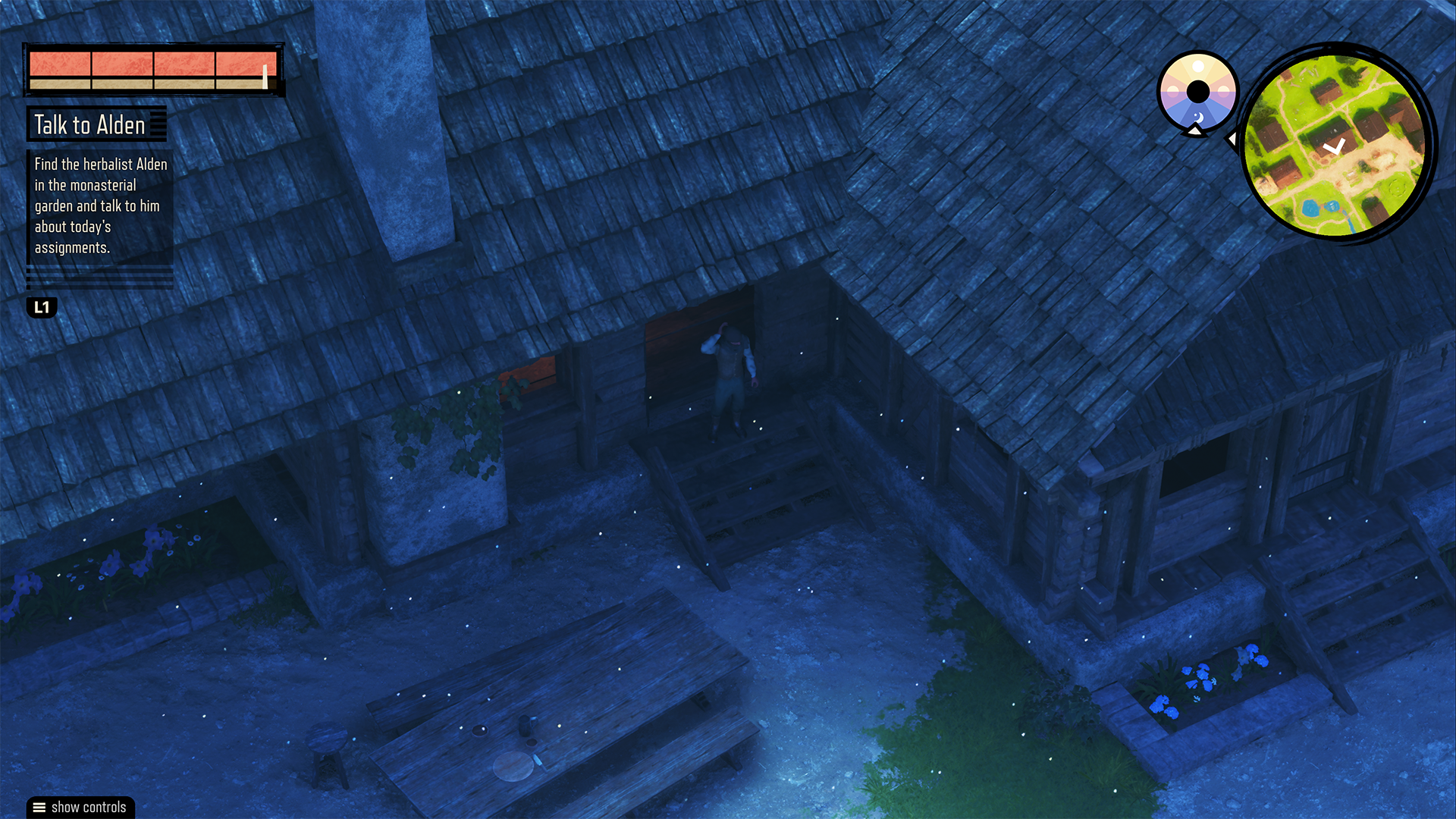Click the show controls button
Screen dimensions: 1456x819
(x=79, y=807)
